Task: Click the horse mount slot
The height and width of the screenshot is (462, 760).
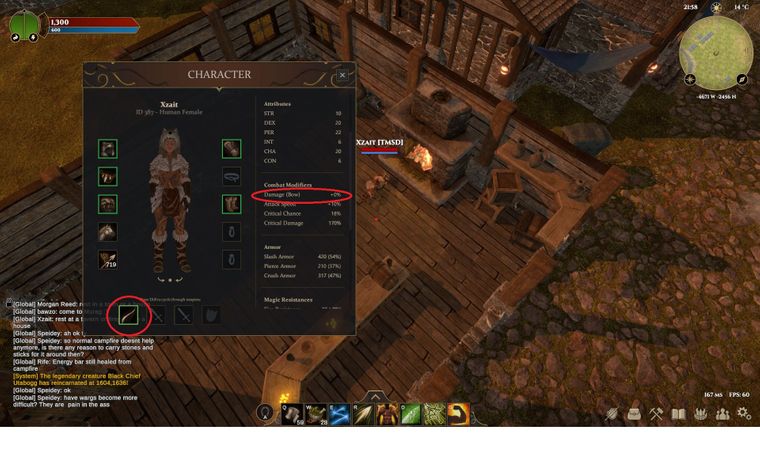Action: tap(108, 232)
